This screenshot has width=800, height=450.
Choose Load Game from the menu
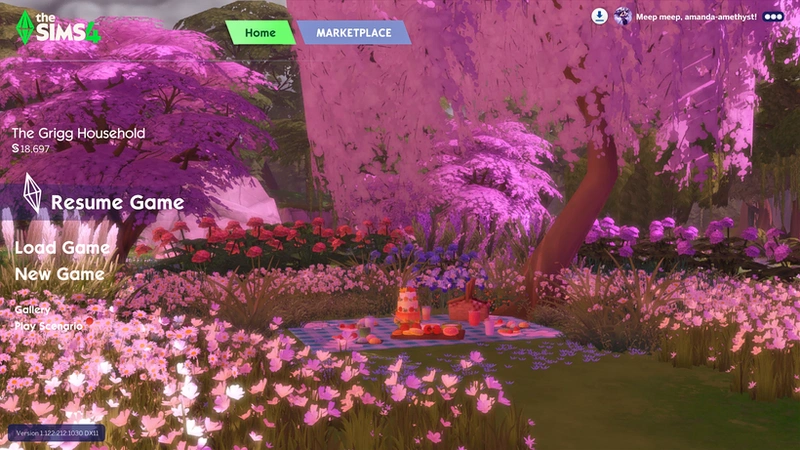click(62, 248)
